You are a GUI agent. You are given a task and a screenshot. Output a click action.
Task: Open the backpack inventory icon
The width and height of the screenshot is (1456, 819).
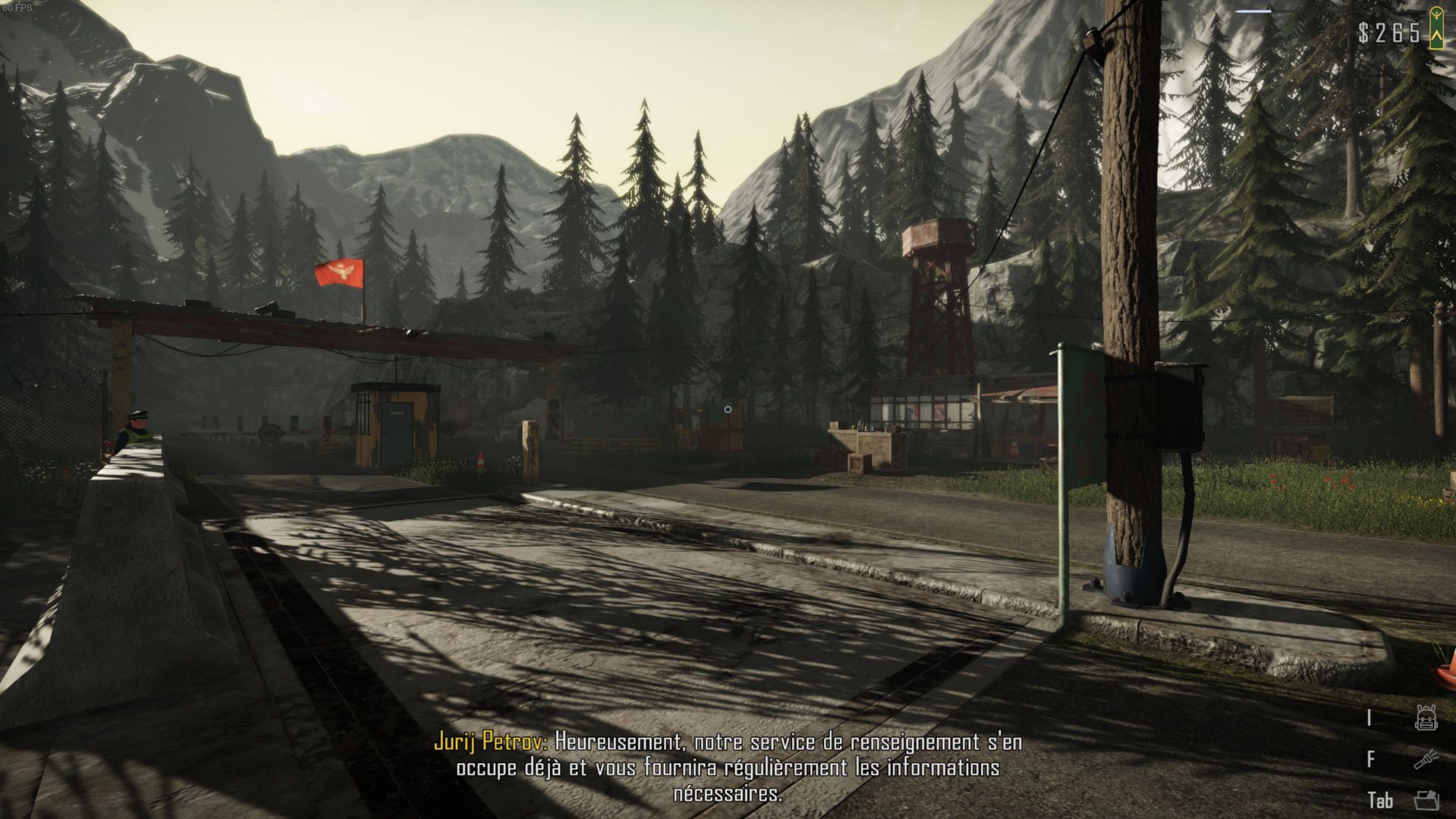pyautogui.click(x=1426, y=717)
